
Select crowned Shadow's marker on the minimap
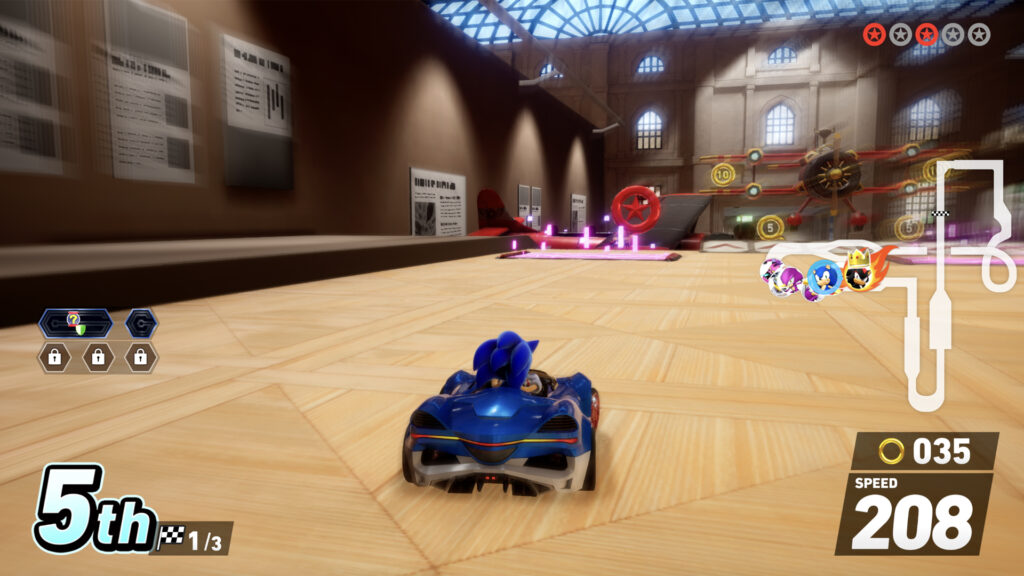pos(859,272)
